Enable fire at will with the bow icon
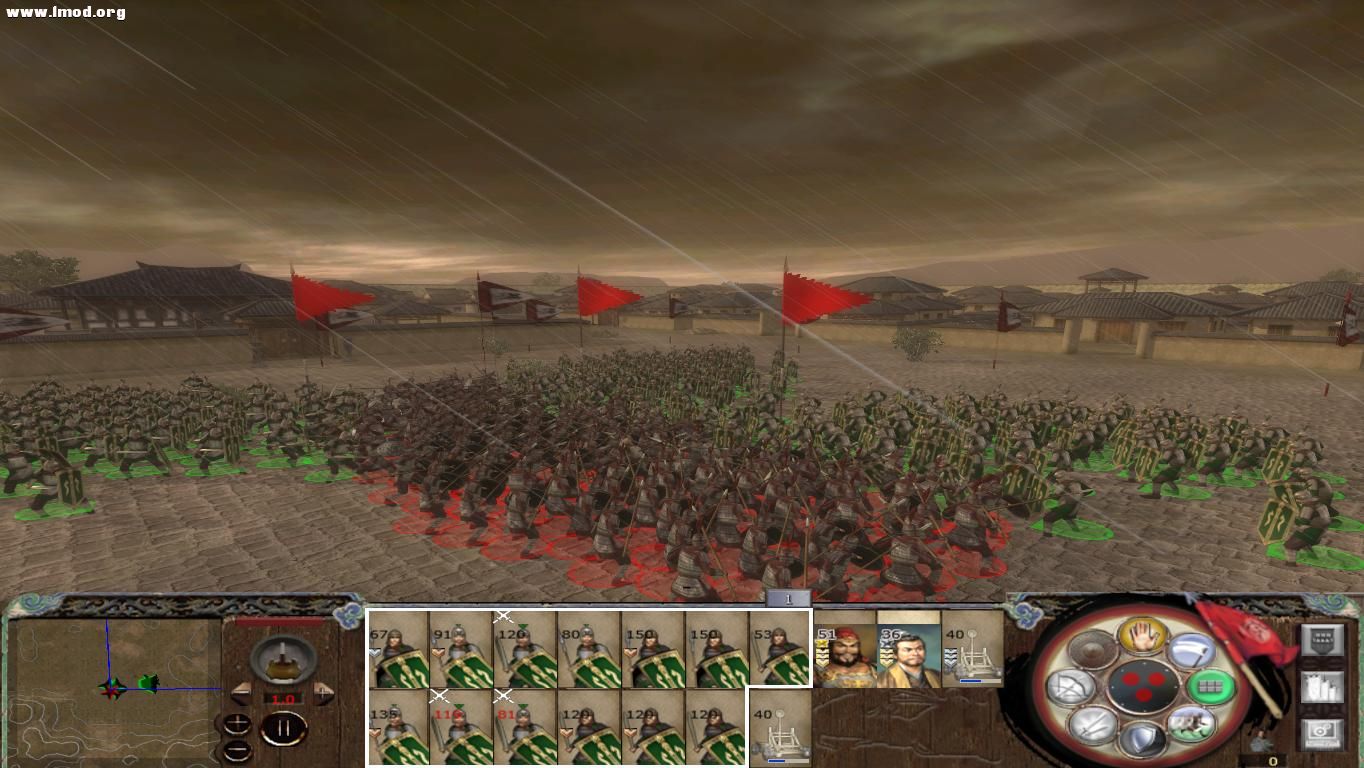The image size is (1364, 768). click(x=1069, y=686)
